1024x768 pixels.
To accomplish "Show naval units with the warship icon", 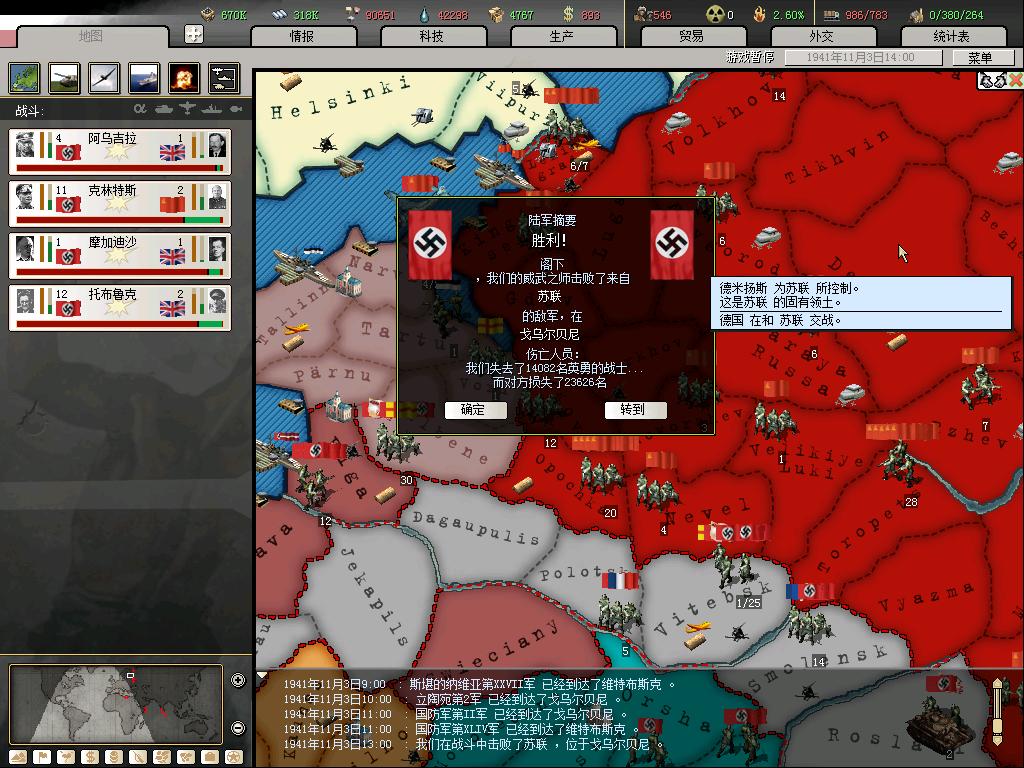I will [144, 78].
